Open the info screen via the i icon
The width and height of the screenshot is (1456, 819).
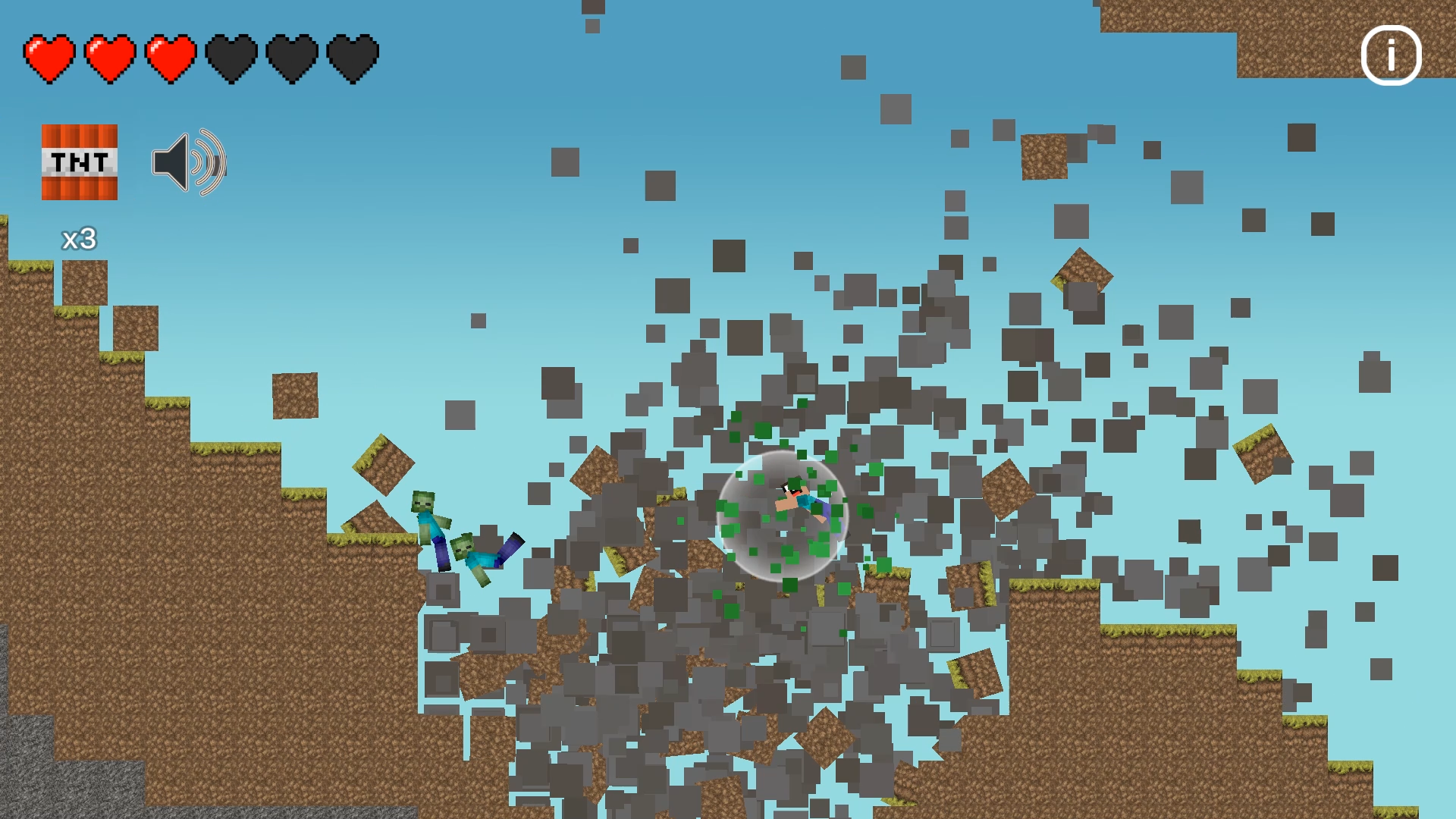[1391, 55]
